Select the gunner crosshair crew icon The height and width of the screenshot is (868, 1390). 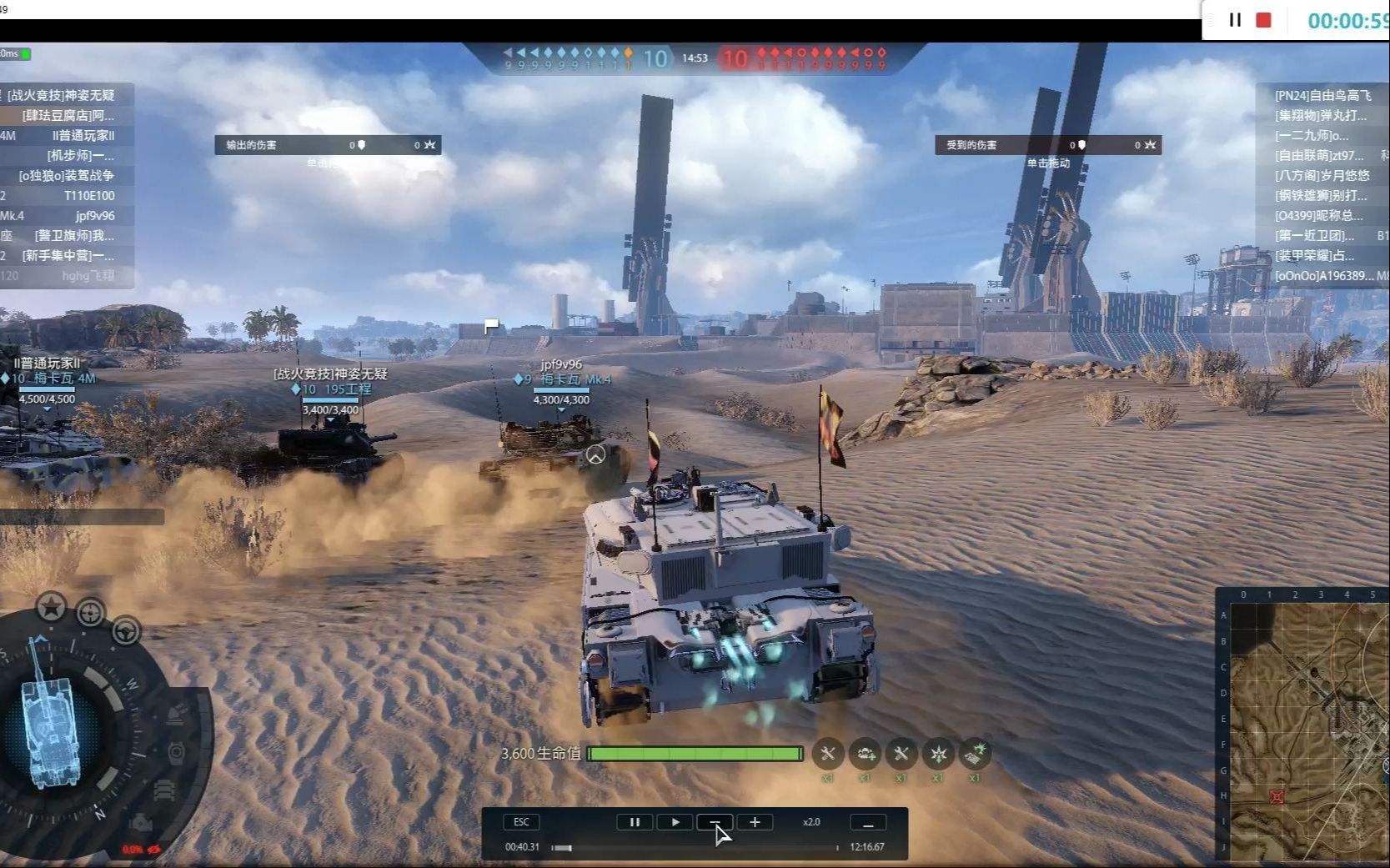click(x=90, y=614)
